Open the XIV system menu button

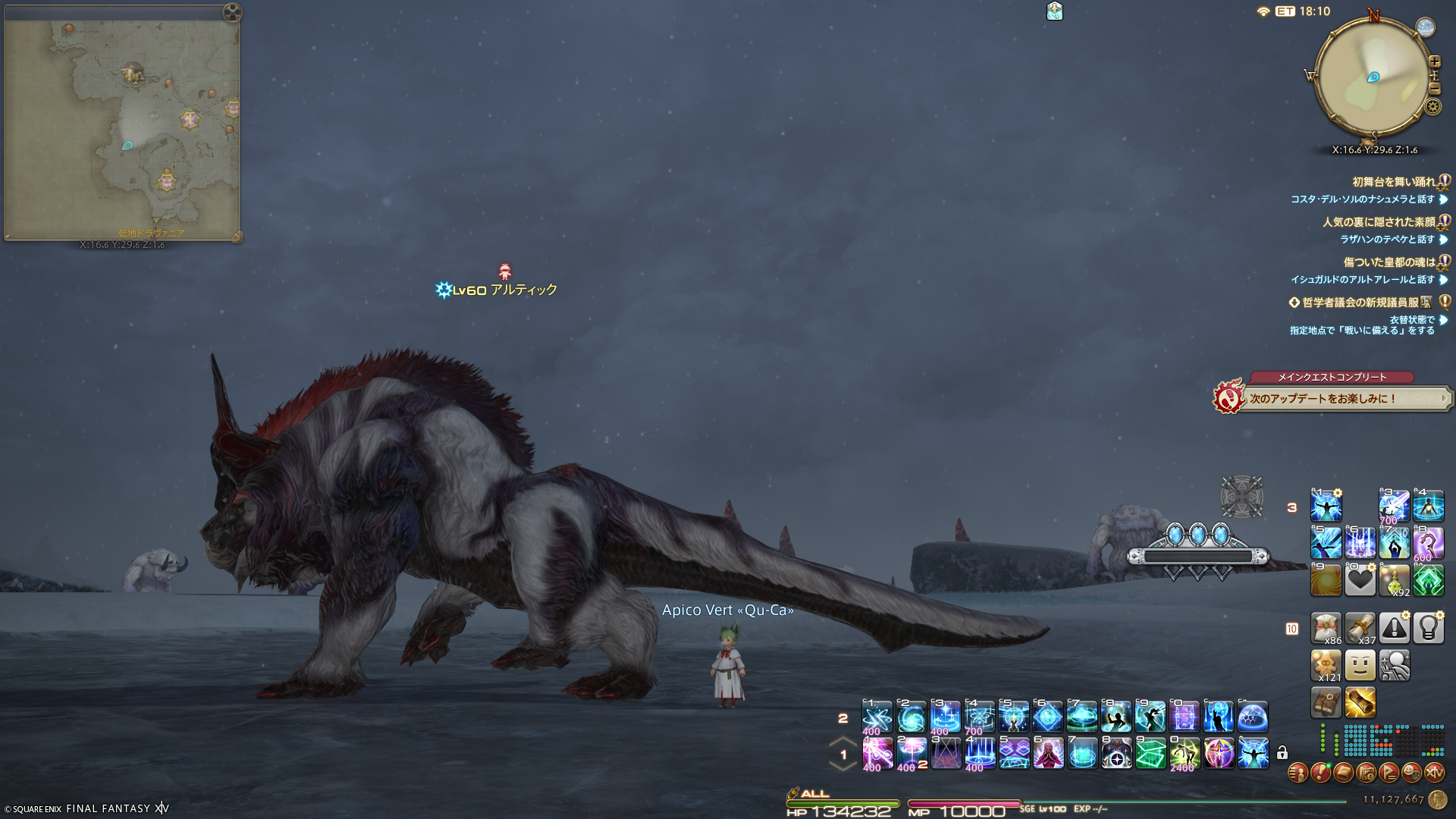(x=1434, y=773)
